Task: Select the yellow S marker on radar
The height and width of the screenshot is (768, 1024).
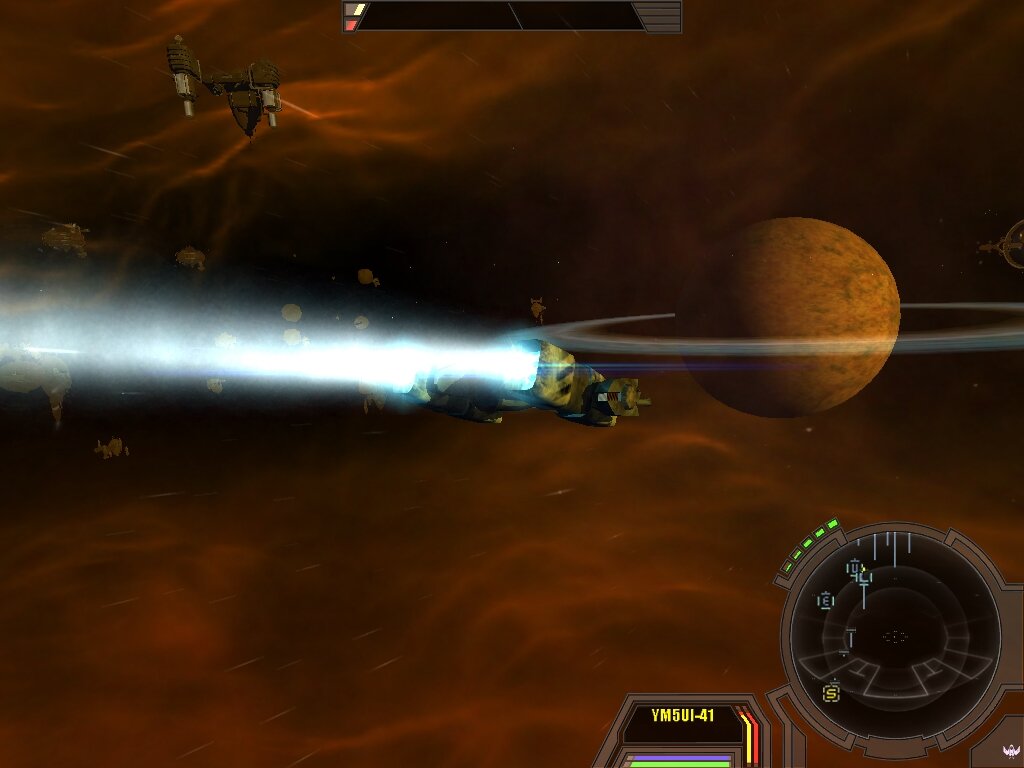Action: tap(831, 691)
